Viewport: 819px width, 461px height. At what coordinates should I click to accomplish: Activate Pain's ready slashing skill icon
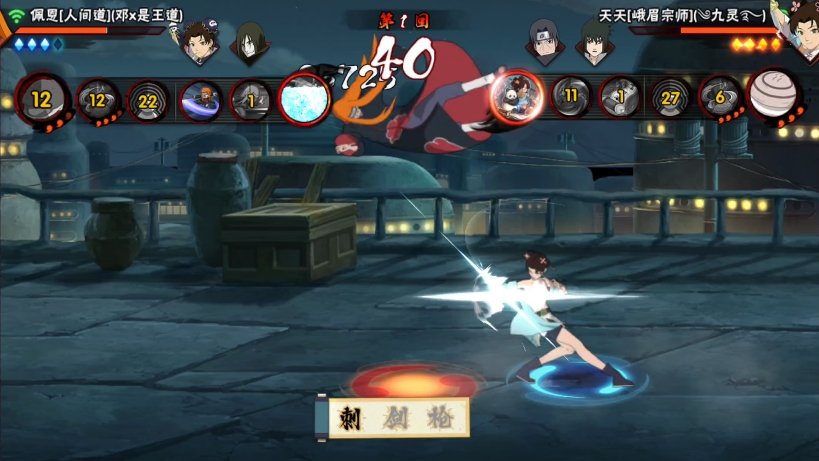click(x=201, y=99)
